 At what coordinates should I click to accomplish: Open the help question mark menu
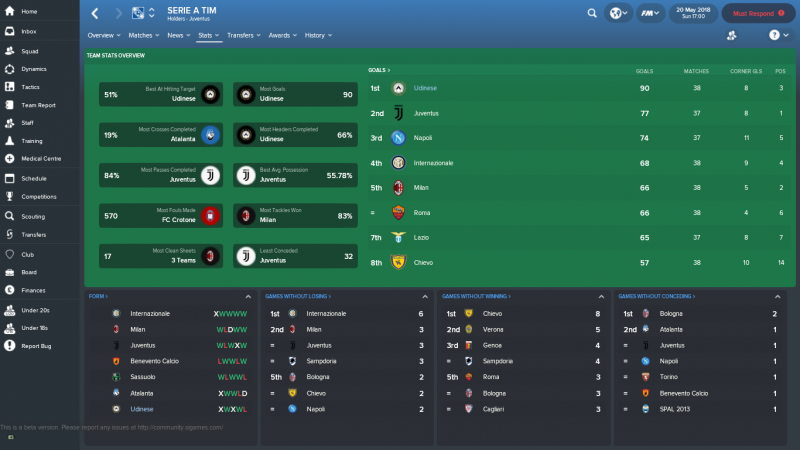(x=773, y=35)
